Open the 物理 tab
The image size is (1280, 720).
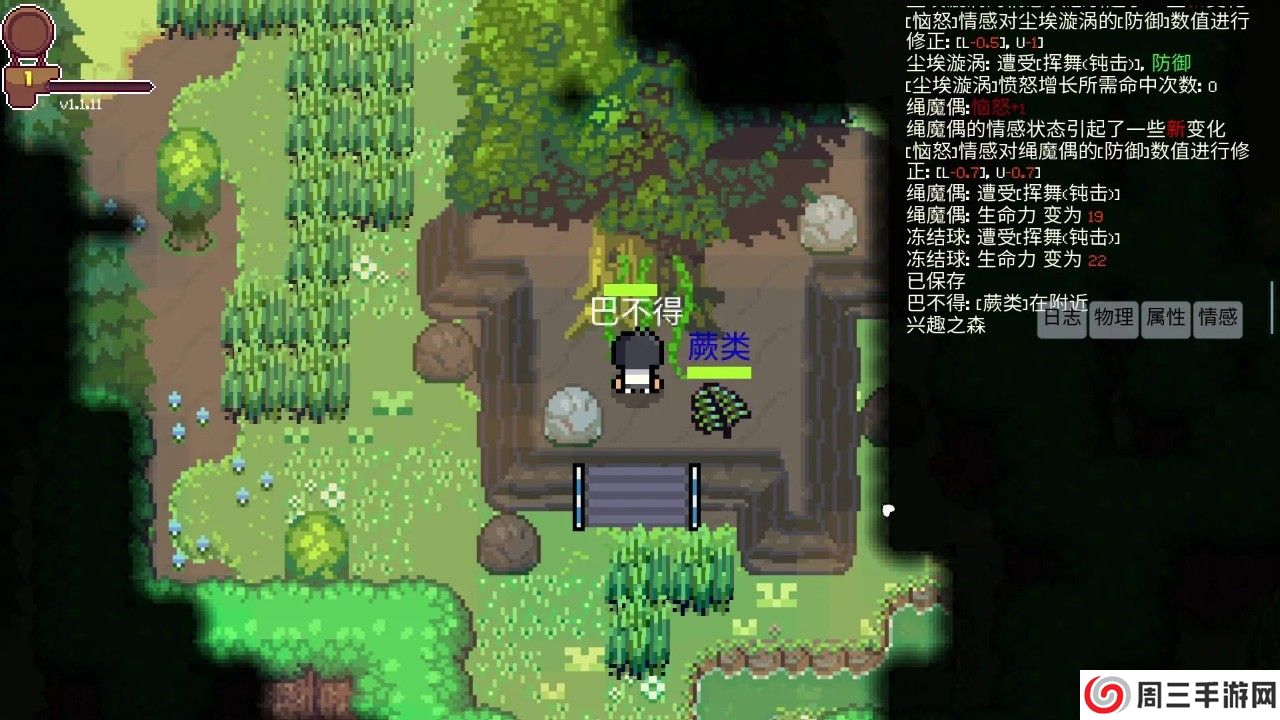pos(1113,319)
